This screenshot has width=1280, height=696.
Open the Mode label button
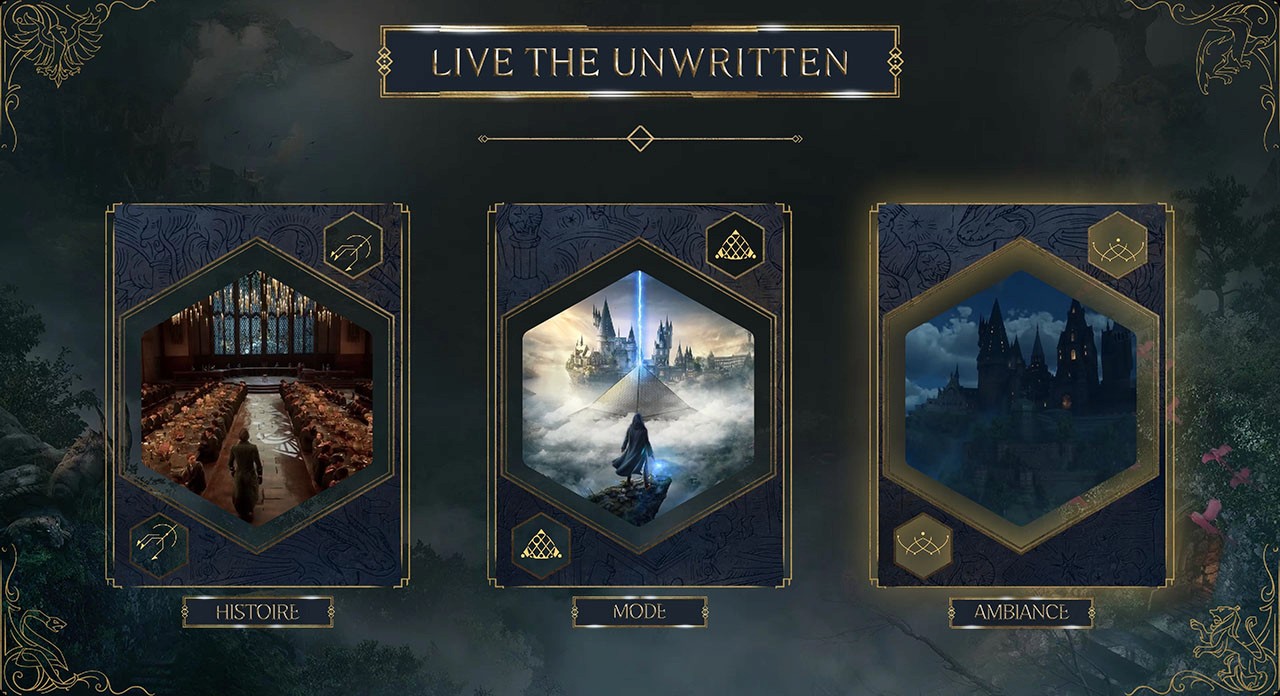(x=640, y=612)
